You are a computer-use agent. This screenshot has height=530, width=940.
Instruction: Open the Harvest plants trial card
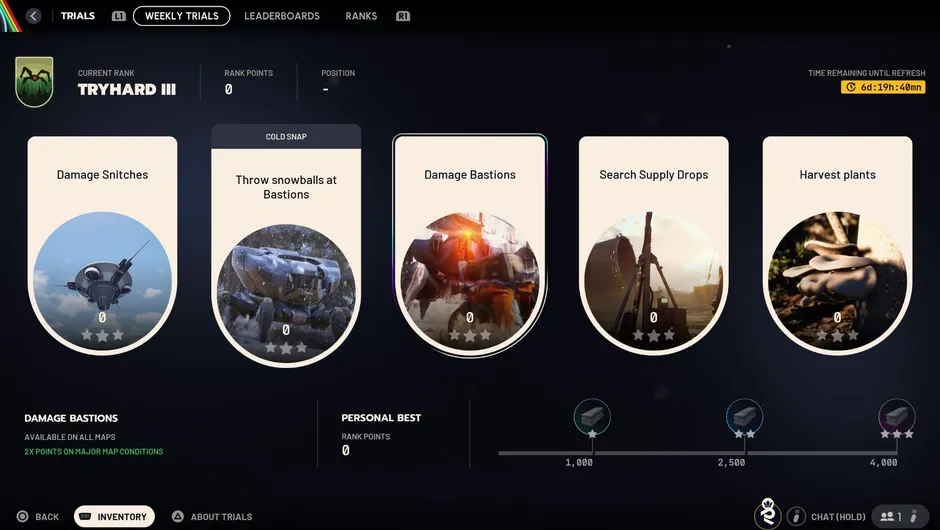(837, 245)
